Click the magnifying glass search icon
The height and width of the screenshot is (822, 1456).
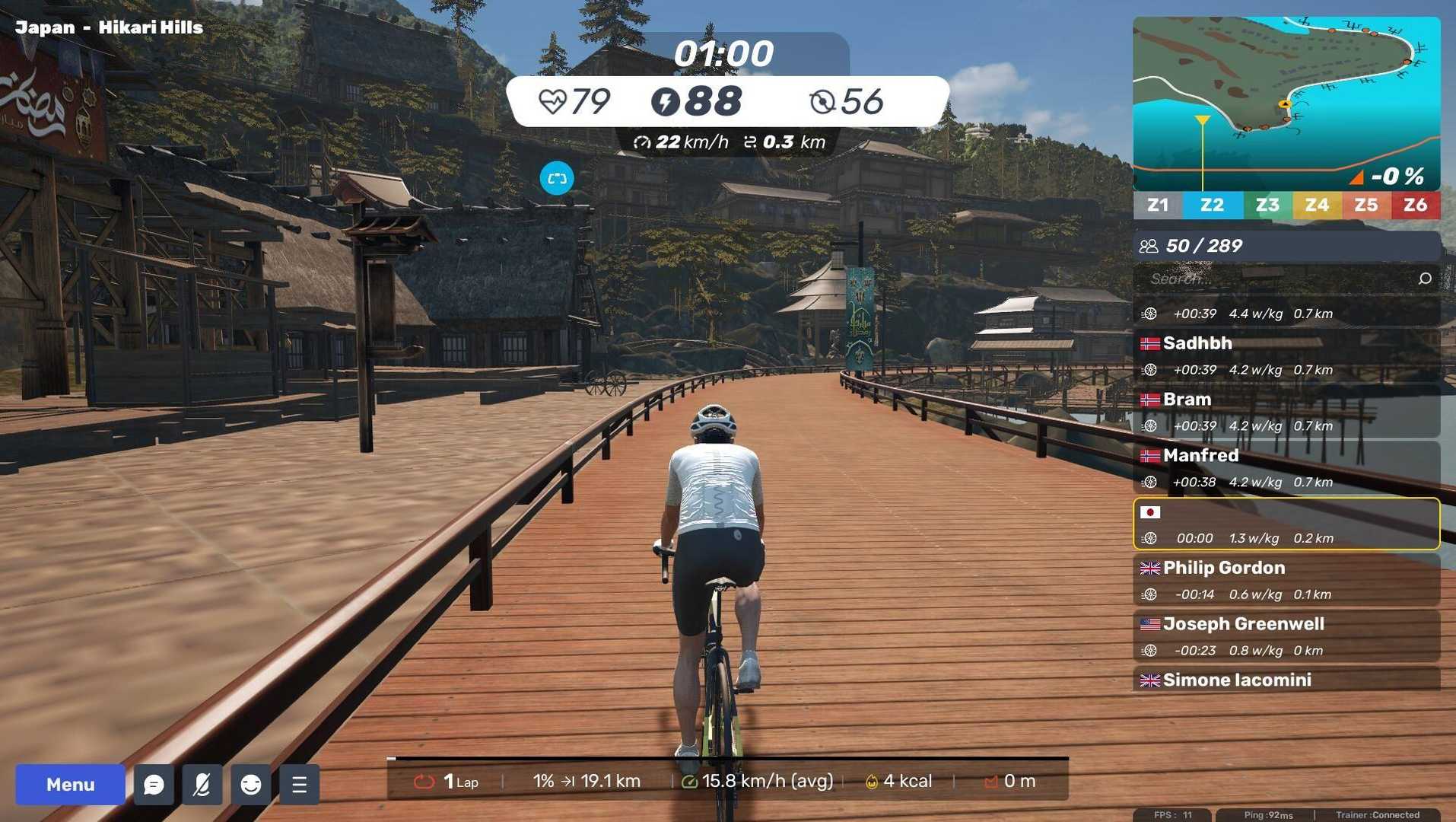[1425, 279]
